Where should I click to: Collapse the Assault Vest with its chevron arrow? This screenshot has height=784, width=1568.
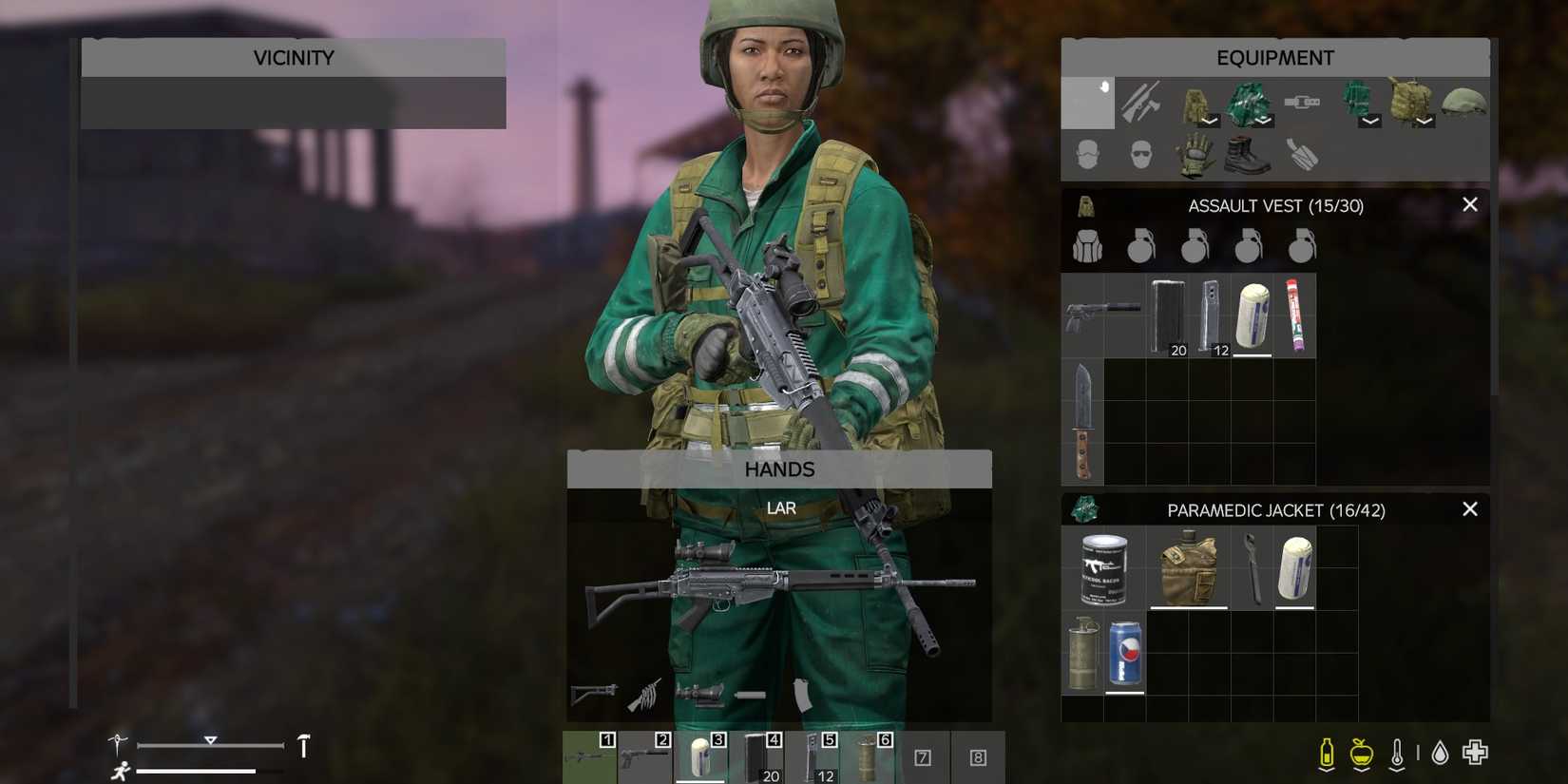click(1209, 122)
